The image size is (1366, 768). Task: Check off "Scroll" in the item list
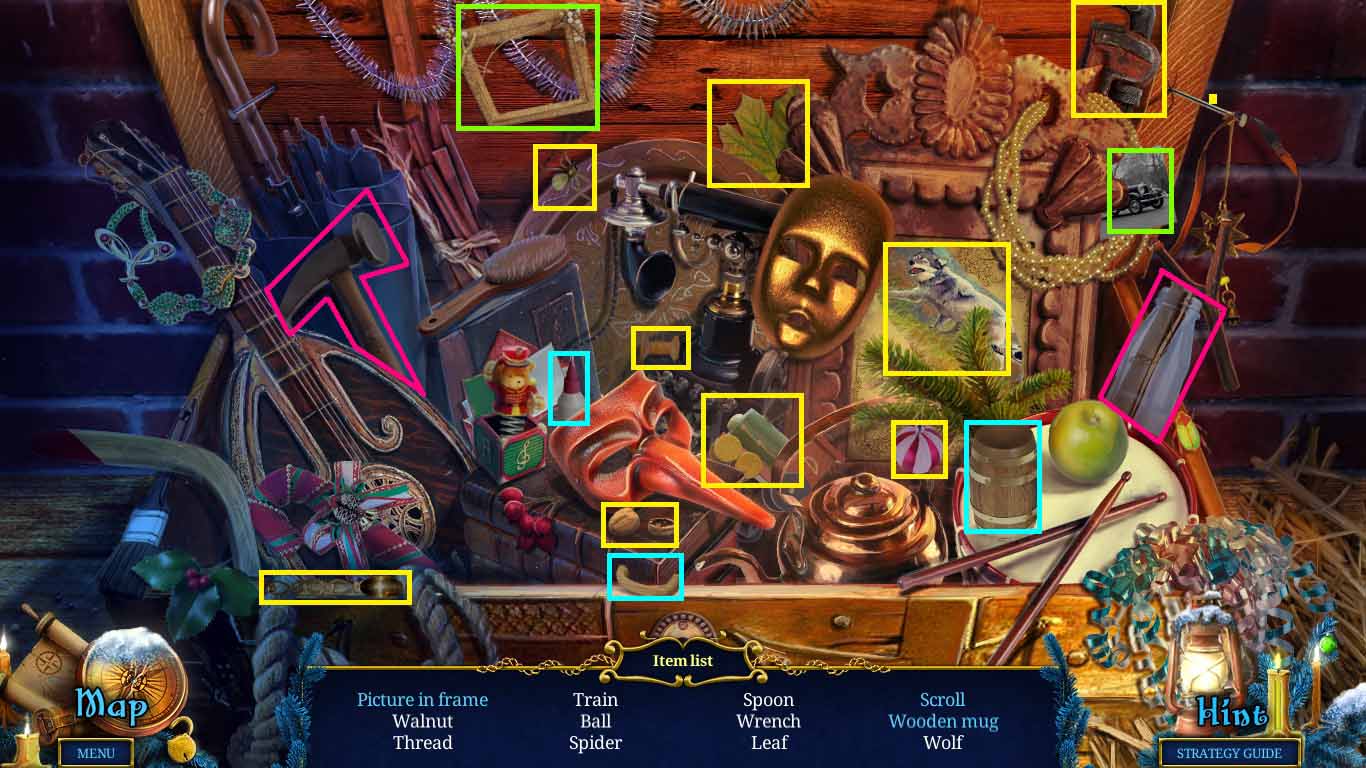tap(941, 699)
